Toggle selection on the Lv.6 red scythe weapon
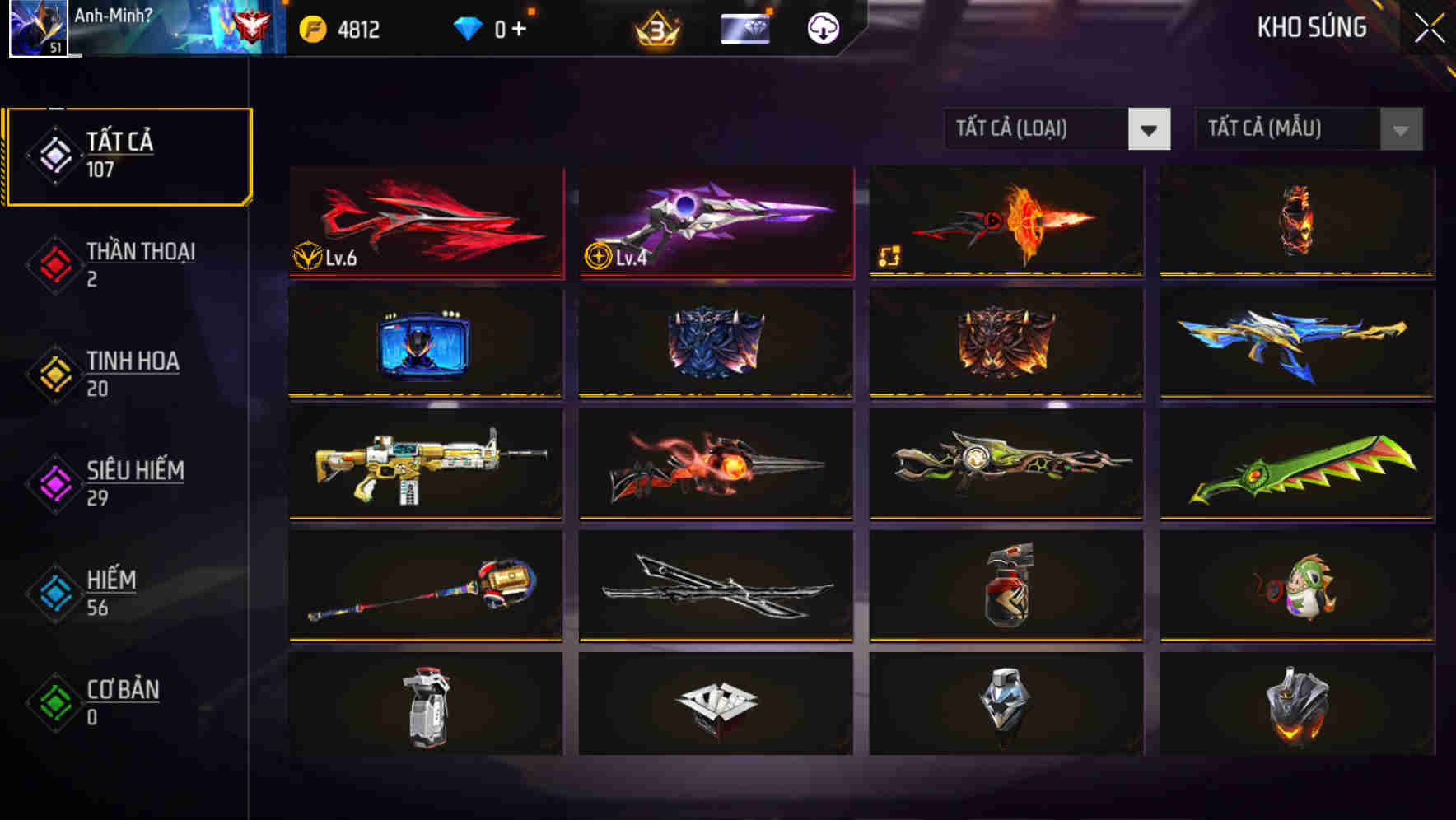 [426, 224]
